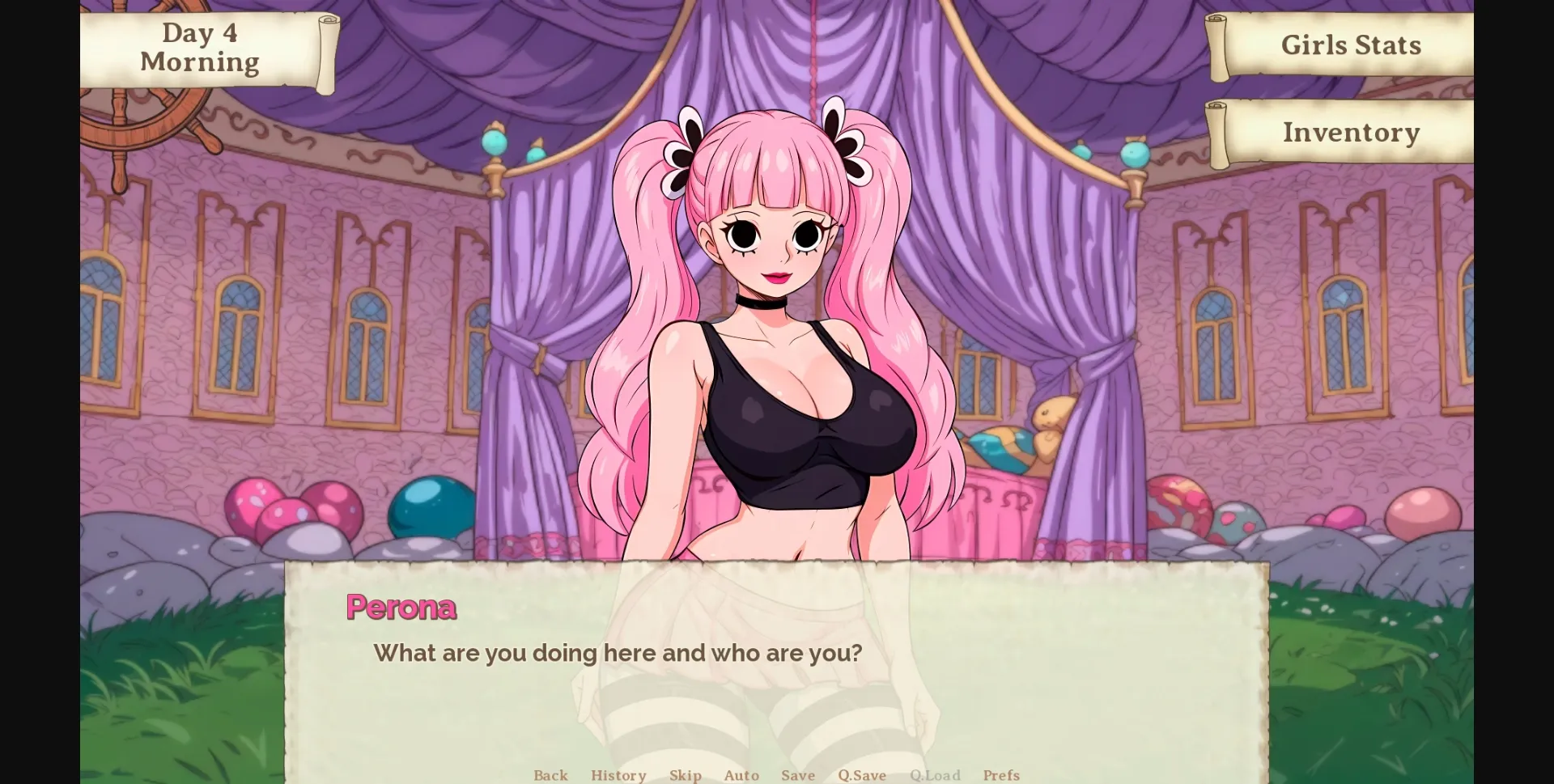This screenshot has width=1554, height=784.
Task: Click Perona's pink name label
Action: (401, 607)
